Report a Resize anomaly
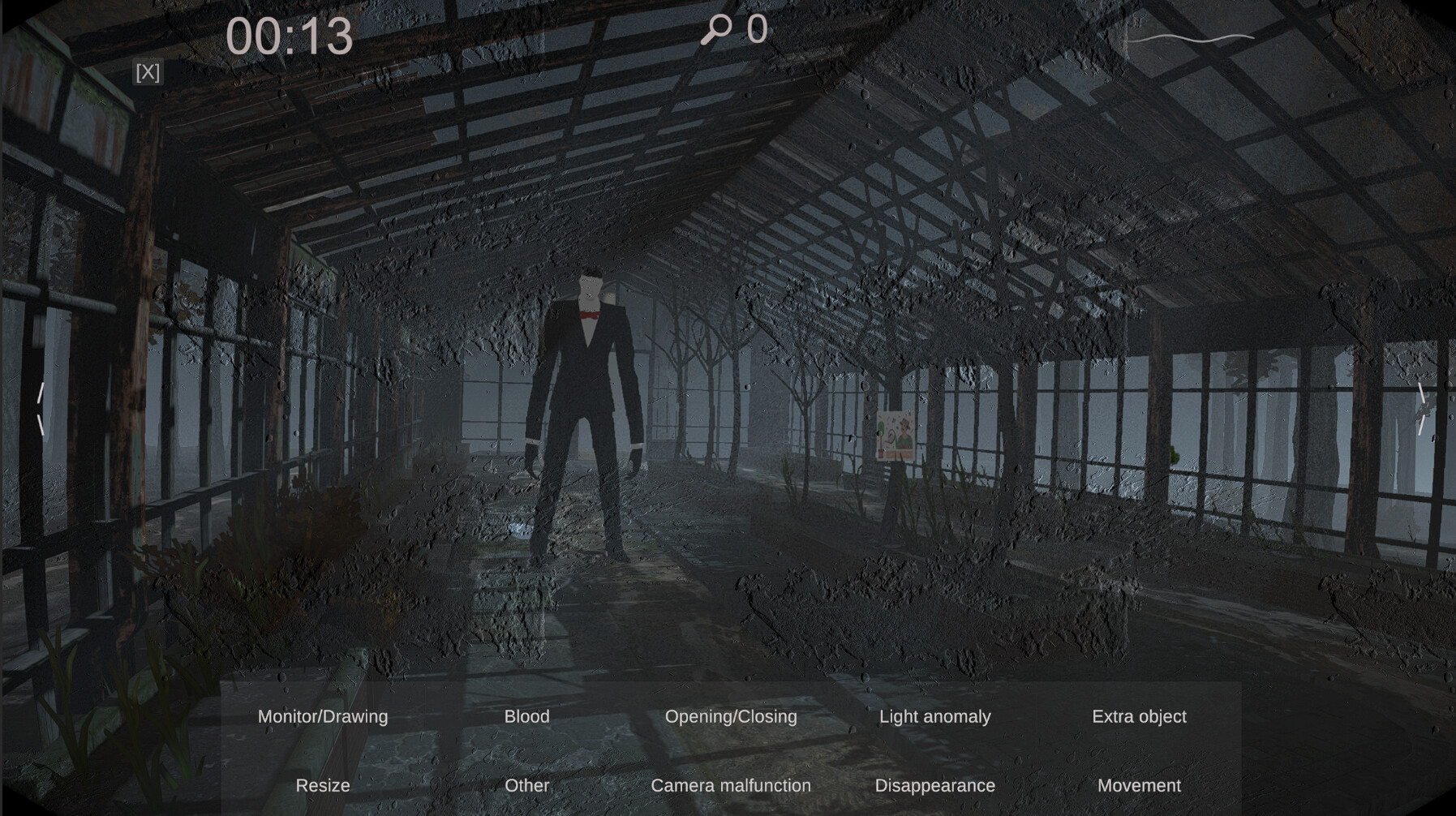1456x816 pixels. coord(323,785)
